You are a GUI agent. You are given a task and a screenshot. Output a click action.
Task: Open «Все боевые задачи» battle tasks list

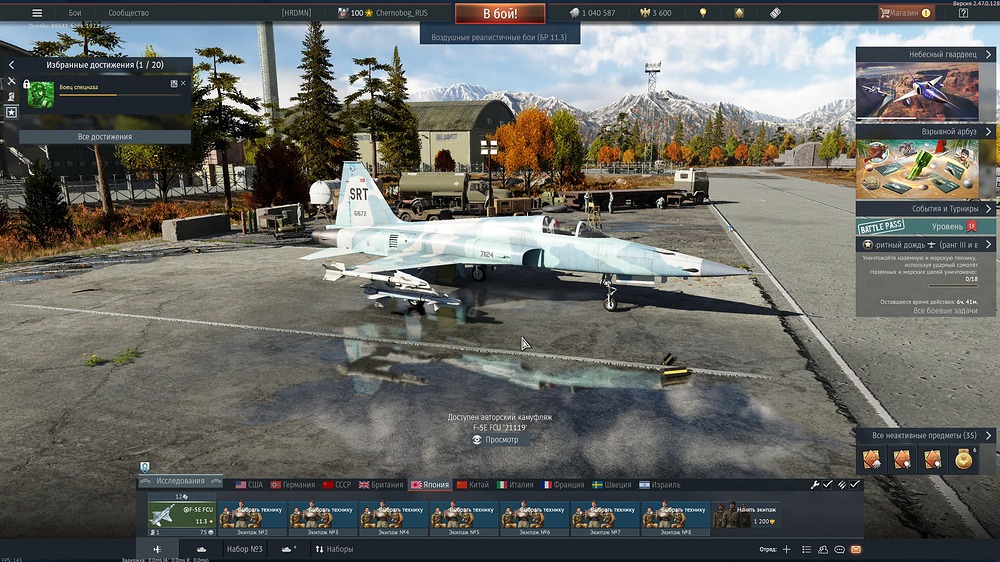coord(925,311)
